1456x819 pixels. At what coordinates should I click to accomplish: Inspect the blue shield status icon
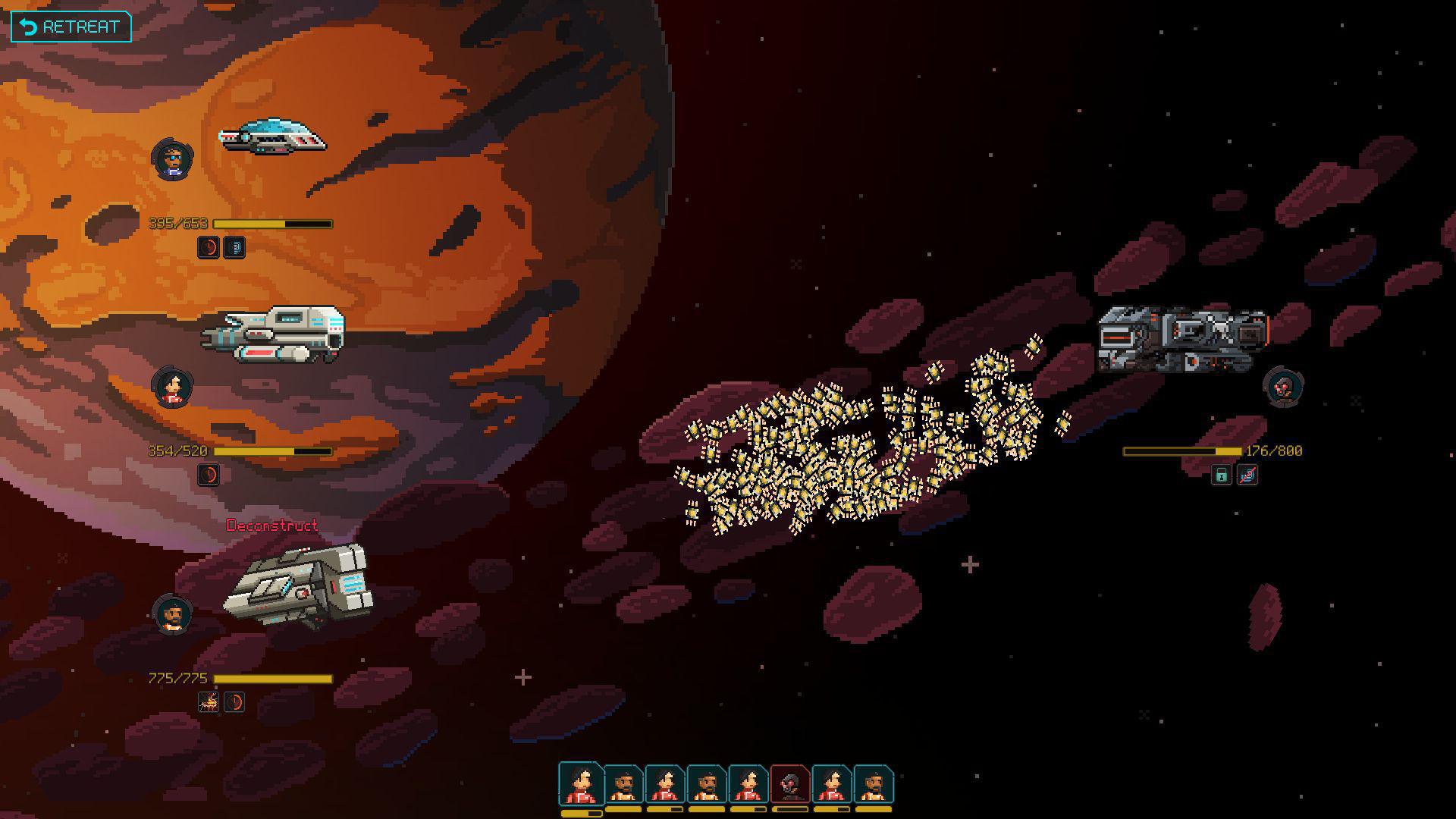pyautogui.click(x=234, y=248)
